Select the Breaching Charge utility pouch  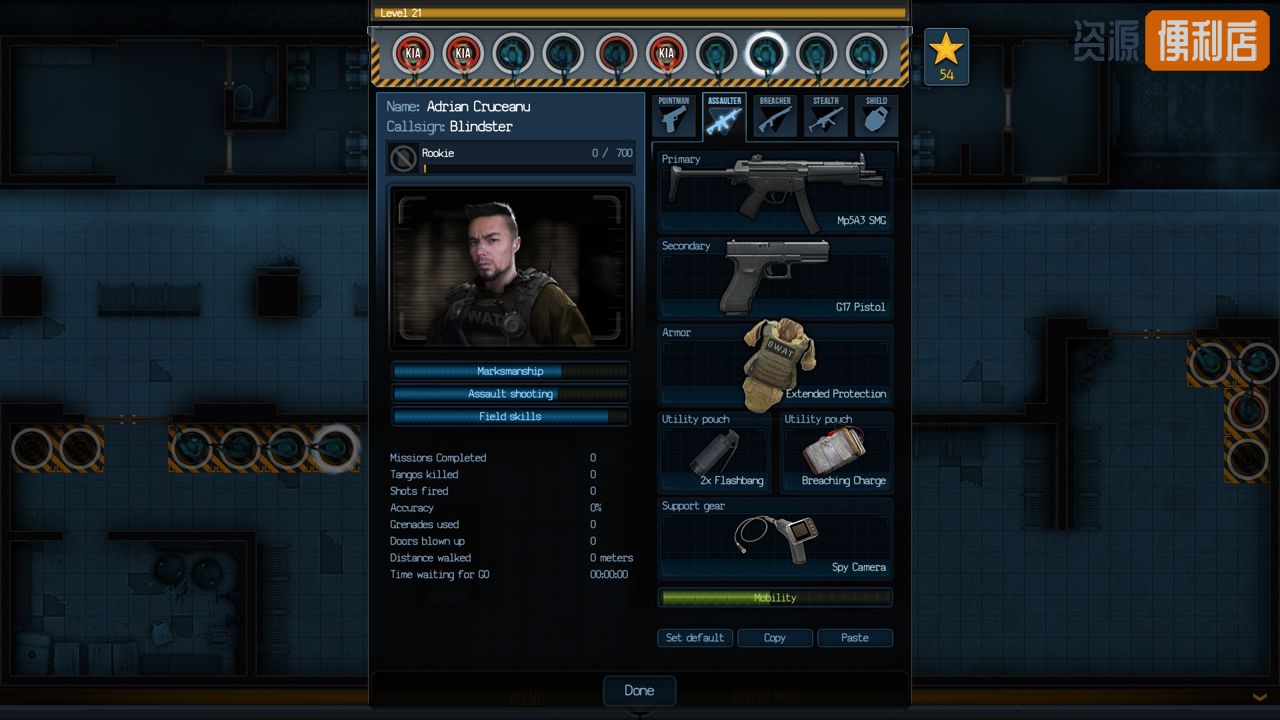837,452
